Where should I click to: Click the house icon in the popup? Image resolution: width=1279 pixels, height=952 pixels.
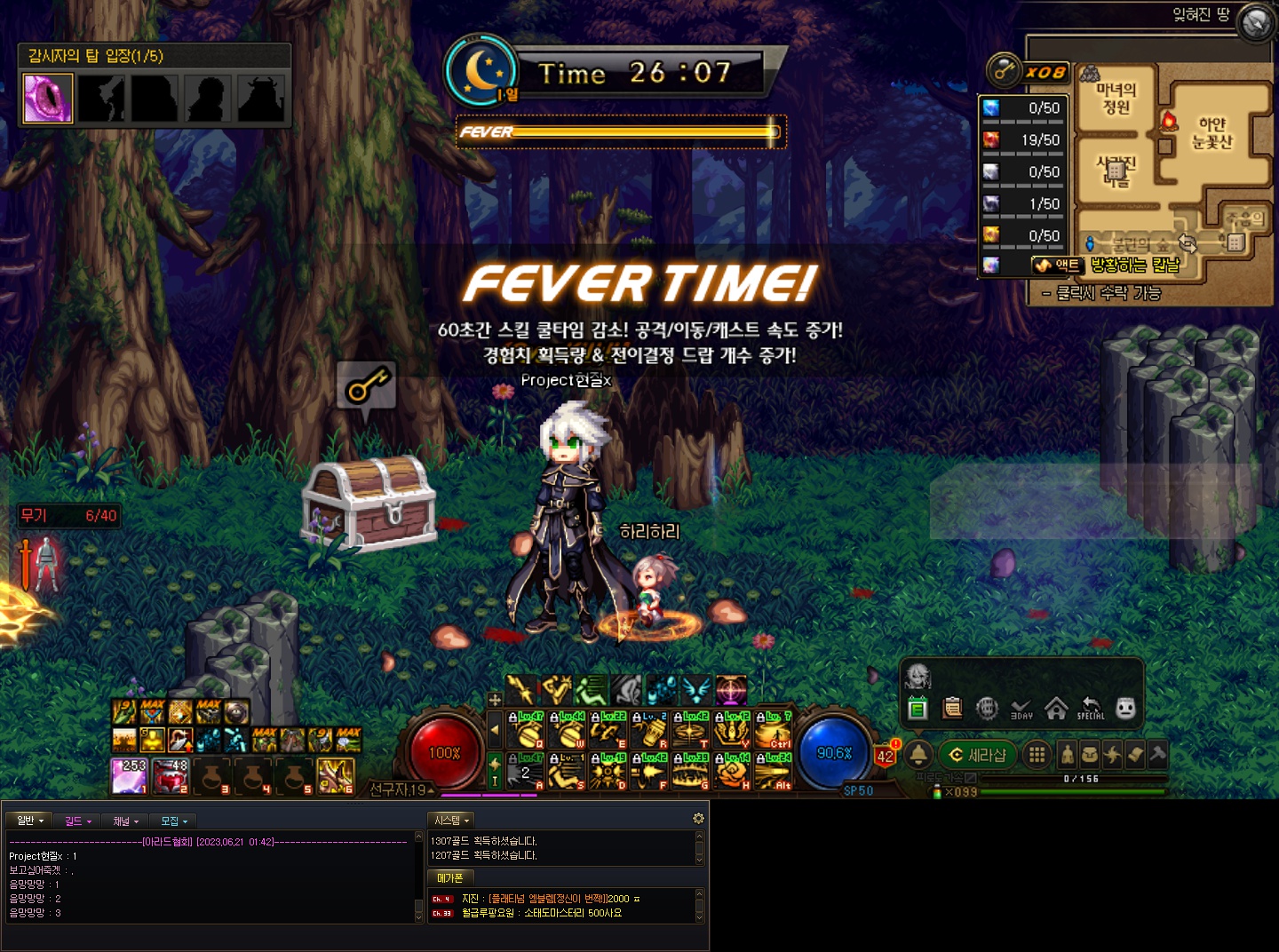1056,709
